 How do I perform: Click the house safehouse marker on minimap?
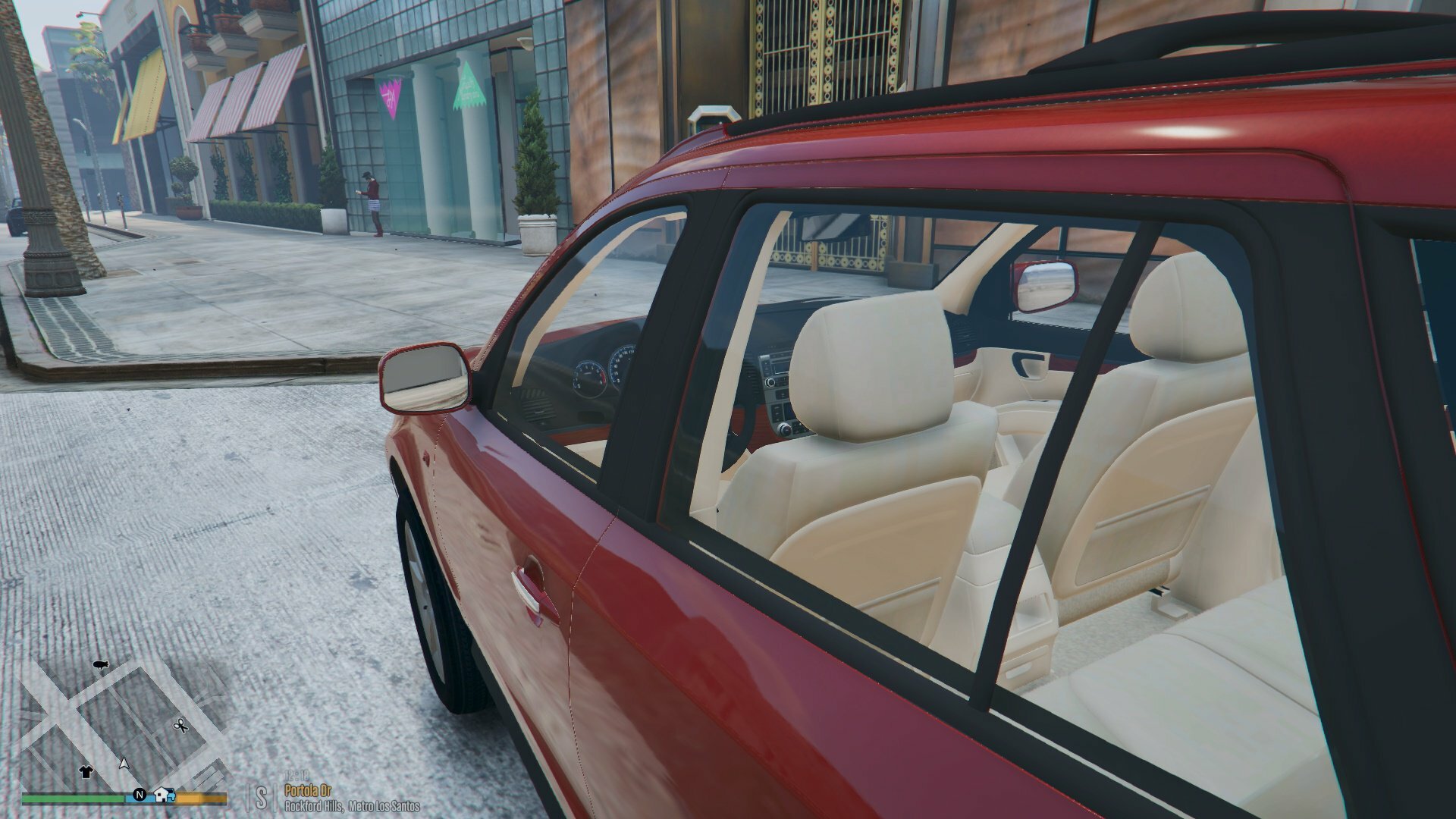163,795
